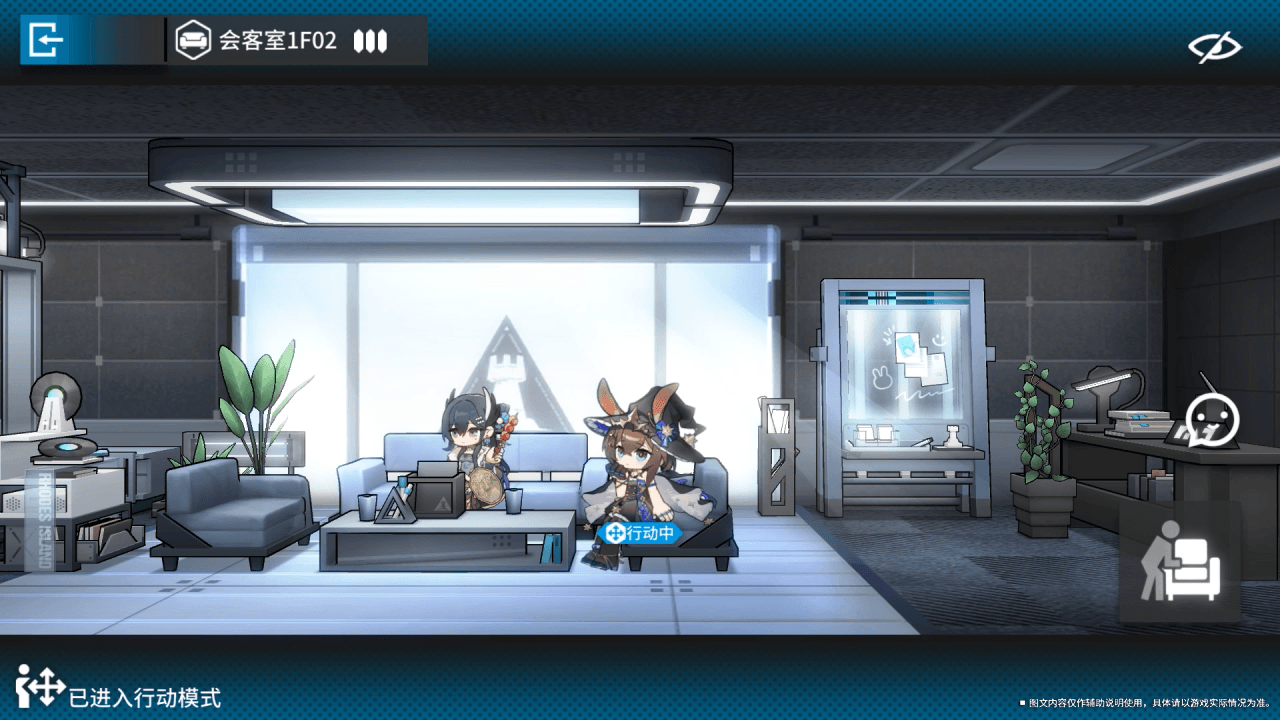
Task: Open the operator chat bubble icon
Action: coord(1212,419)
